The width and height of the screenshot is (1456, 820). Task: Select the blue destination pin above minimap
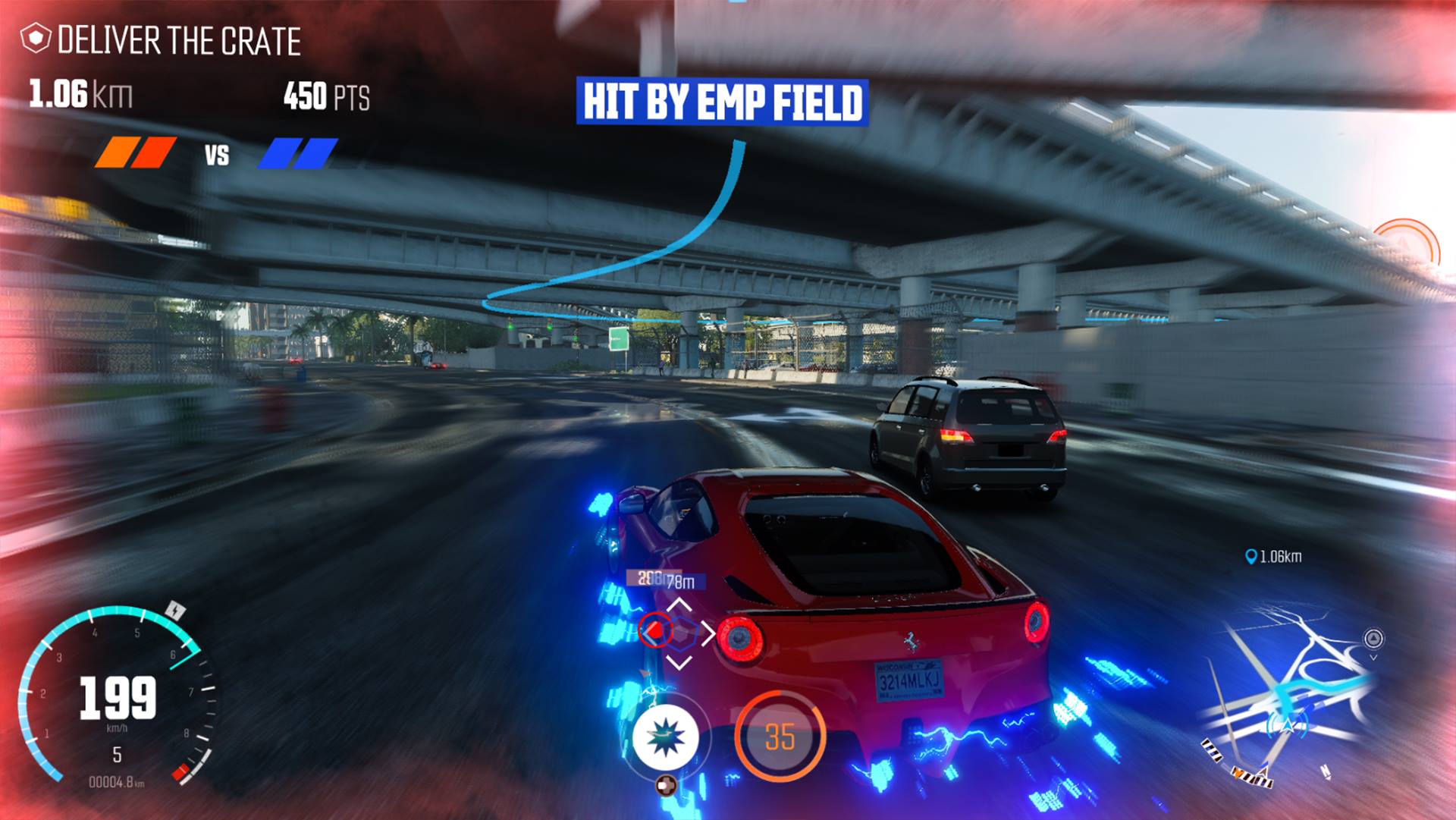pos(1250,557)
